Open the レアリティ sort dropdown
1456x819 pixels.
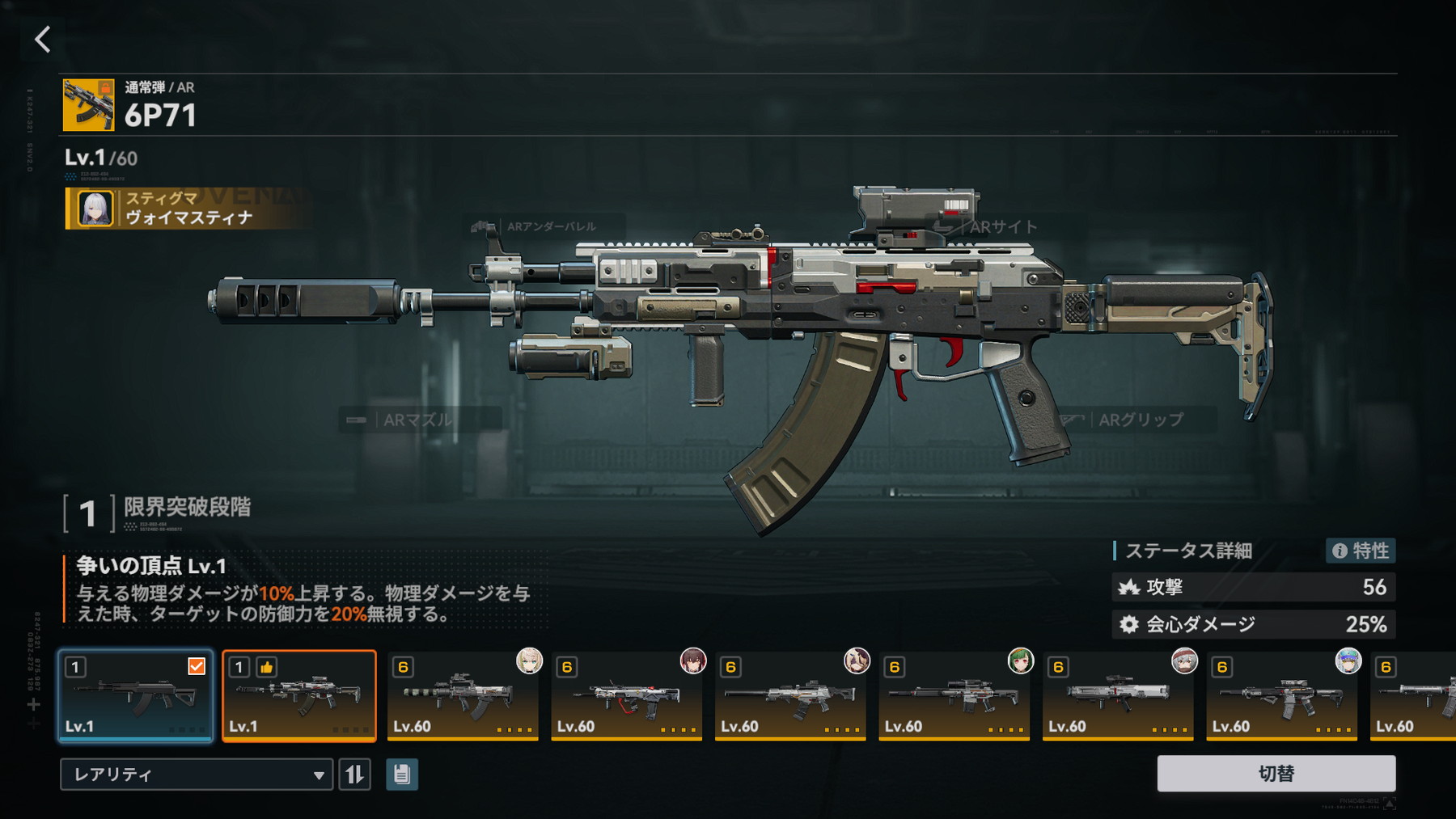coord(196,775)
